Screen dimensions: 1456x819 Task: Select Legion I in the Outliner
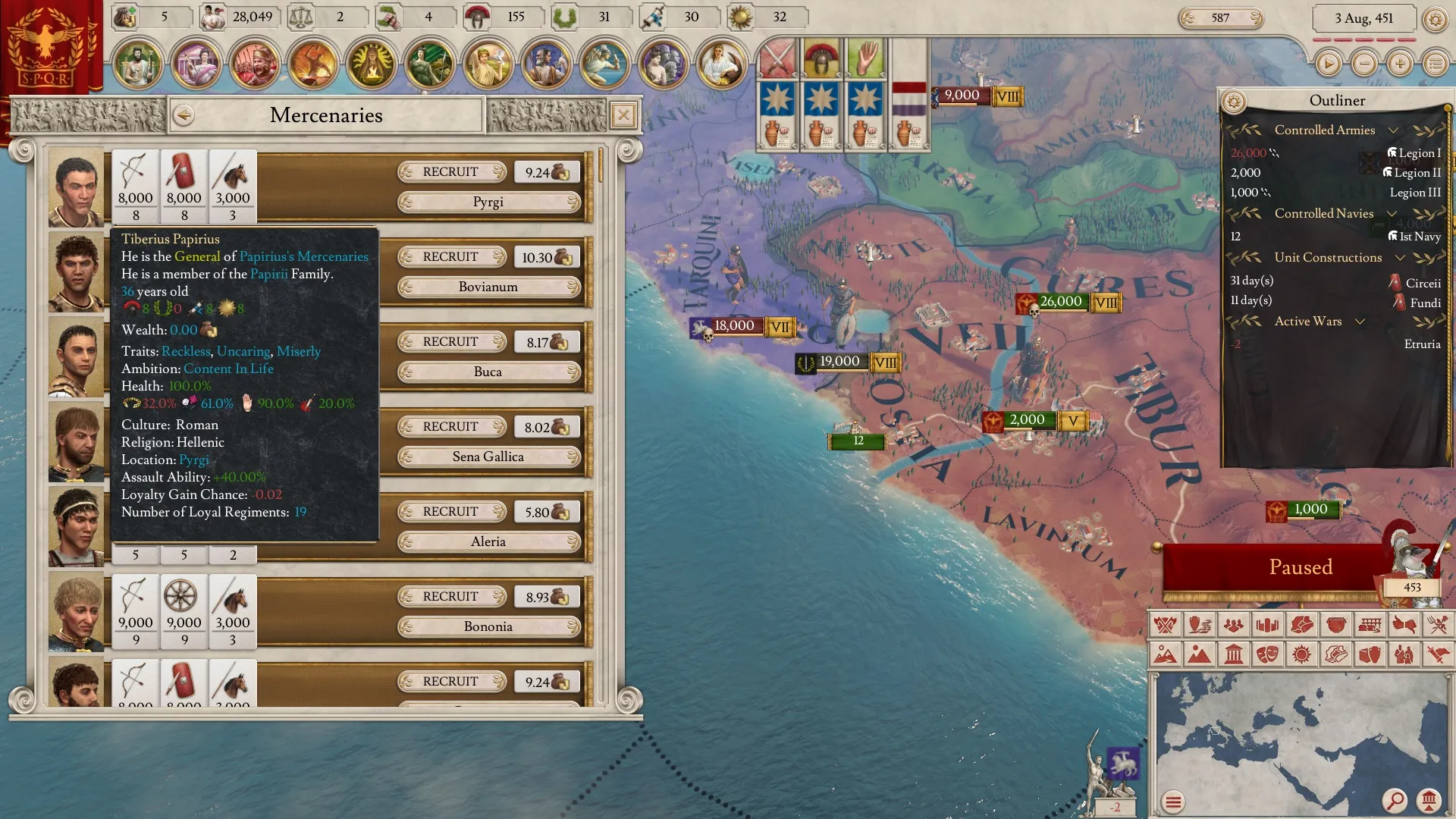[1418, 153]
